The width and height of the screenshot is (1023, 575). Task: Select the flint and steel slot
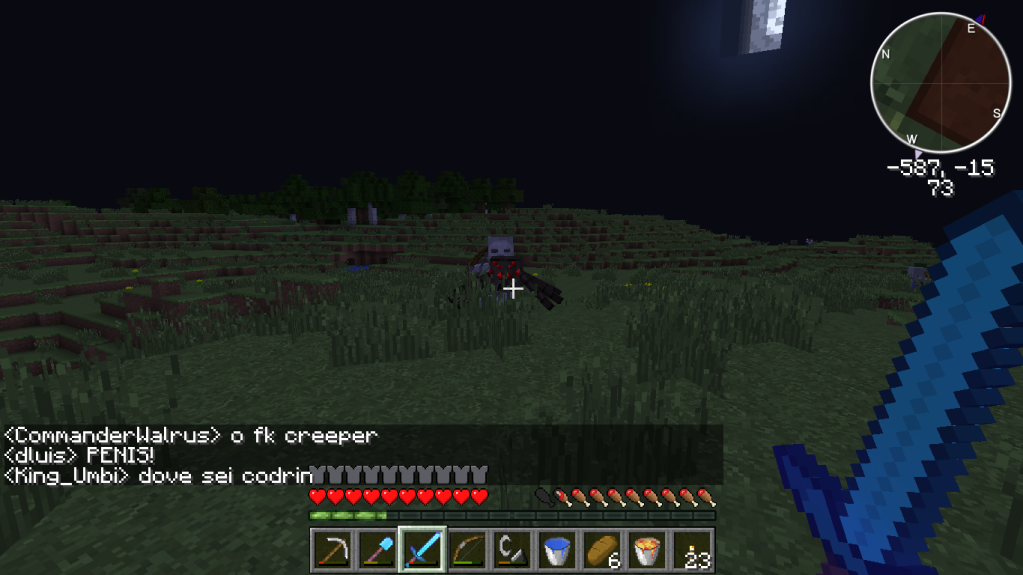(512, 550)
